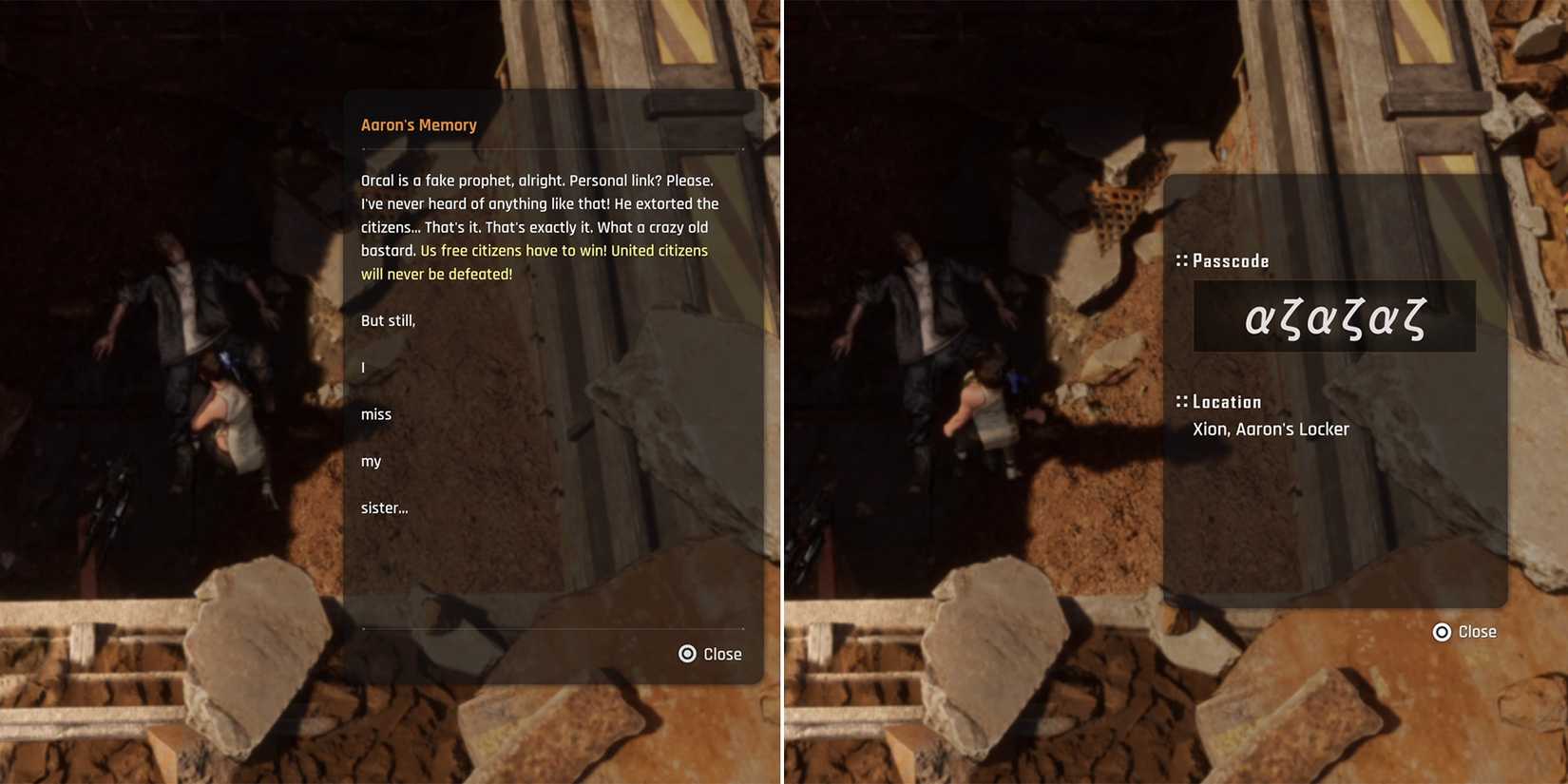Collapse the sister... line in the memory log
The image size is (1568, 784).
point(384,507)
